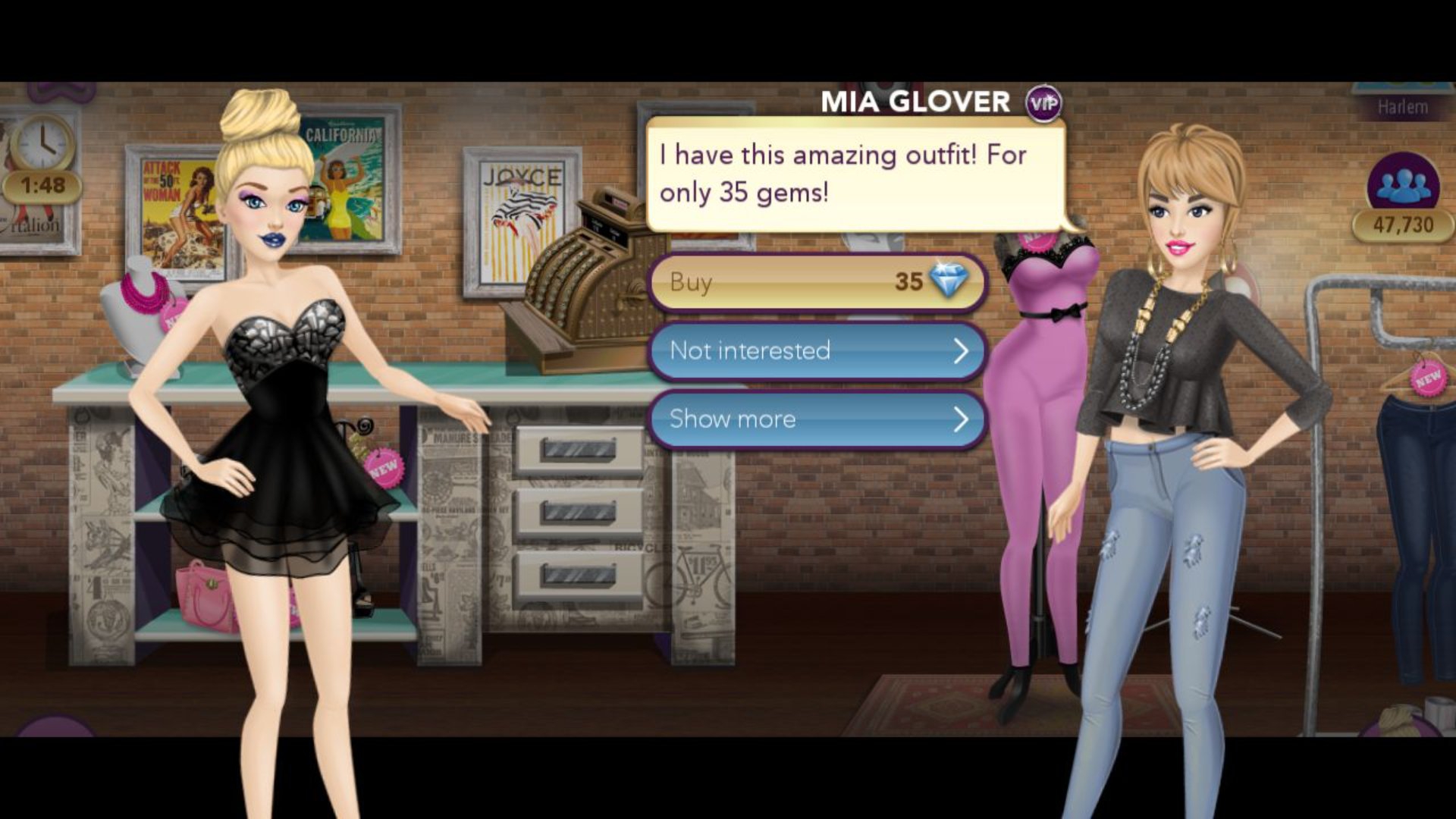Open the Harlem location label
Viewport: 1456px width, 819px height.
pos(1403,107)
